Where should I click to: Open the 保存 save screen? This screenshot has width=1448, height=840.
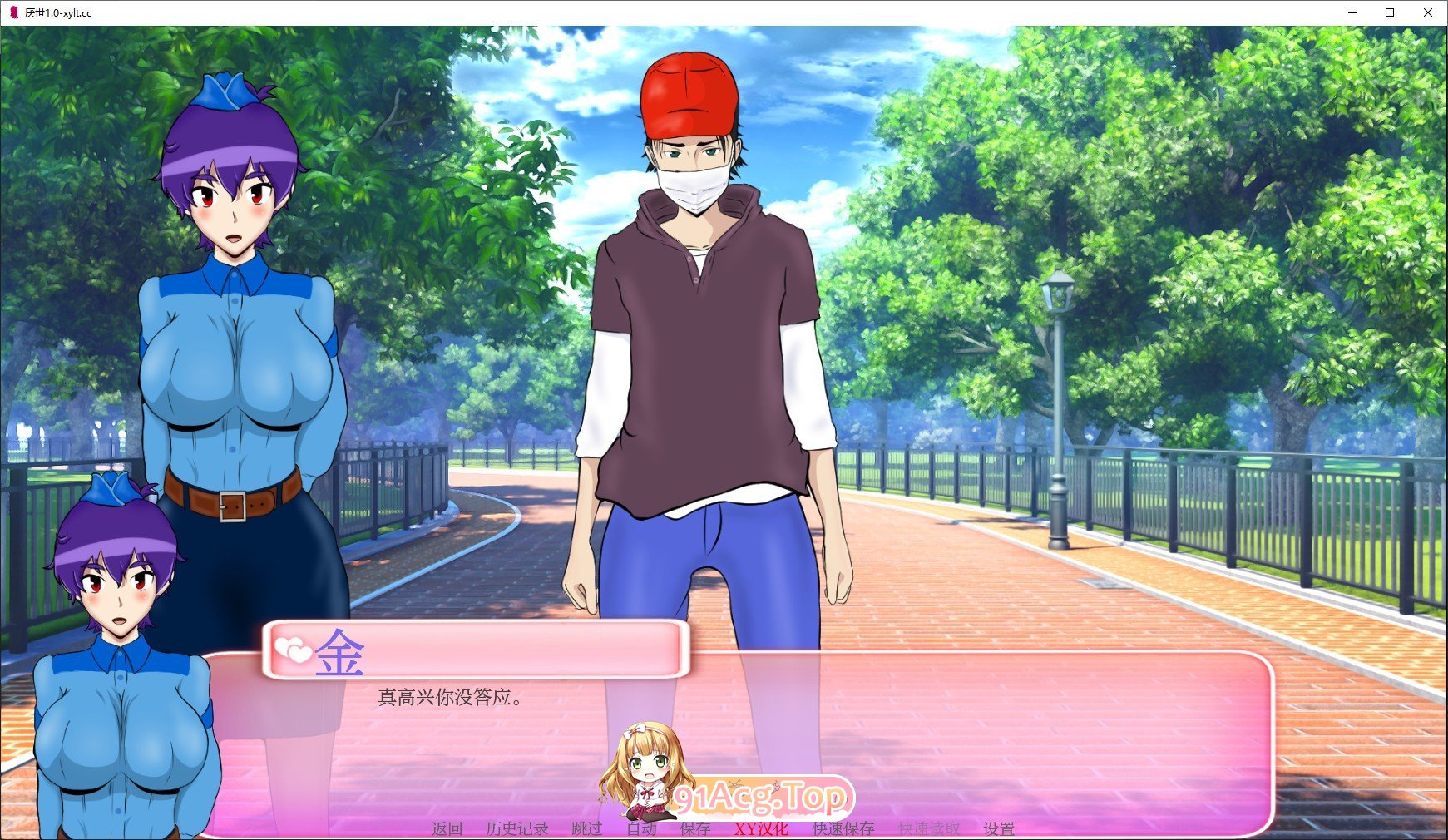point(695,828)
